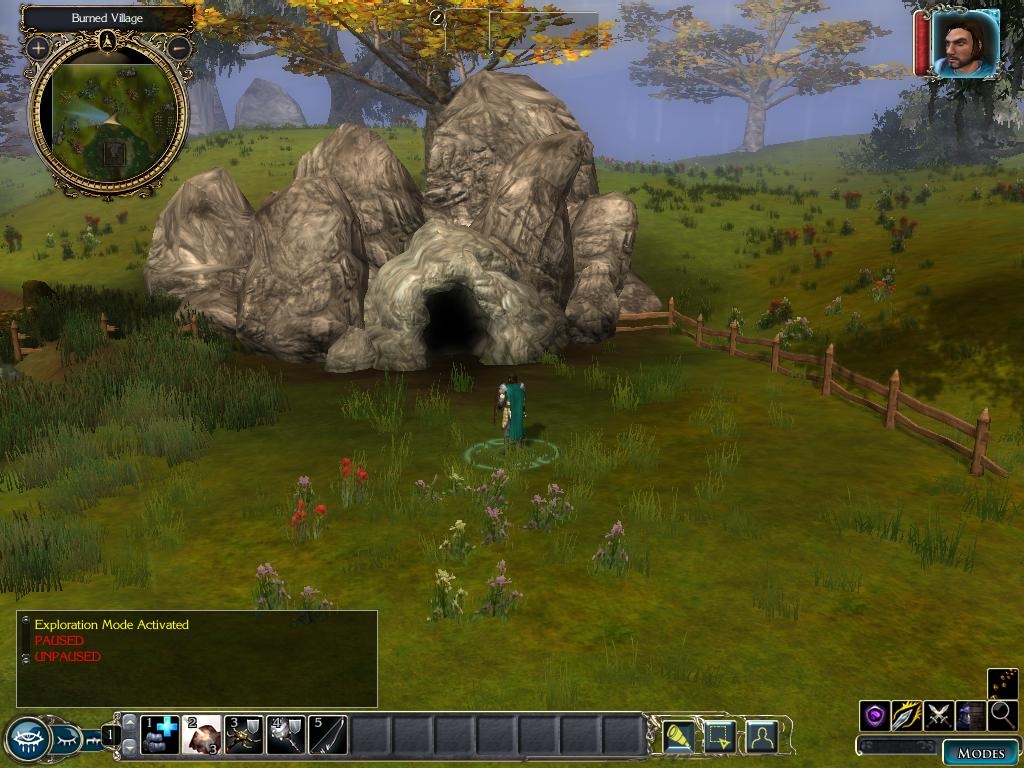The width and height of the screenshot is (1024, 768).
Task: Click the large eye icon button
Action: [26, 739]
